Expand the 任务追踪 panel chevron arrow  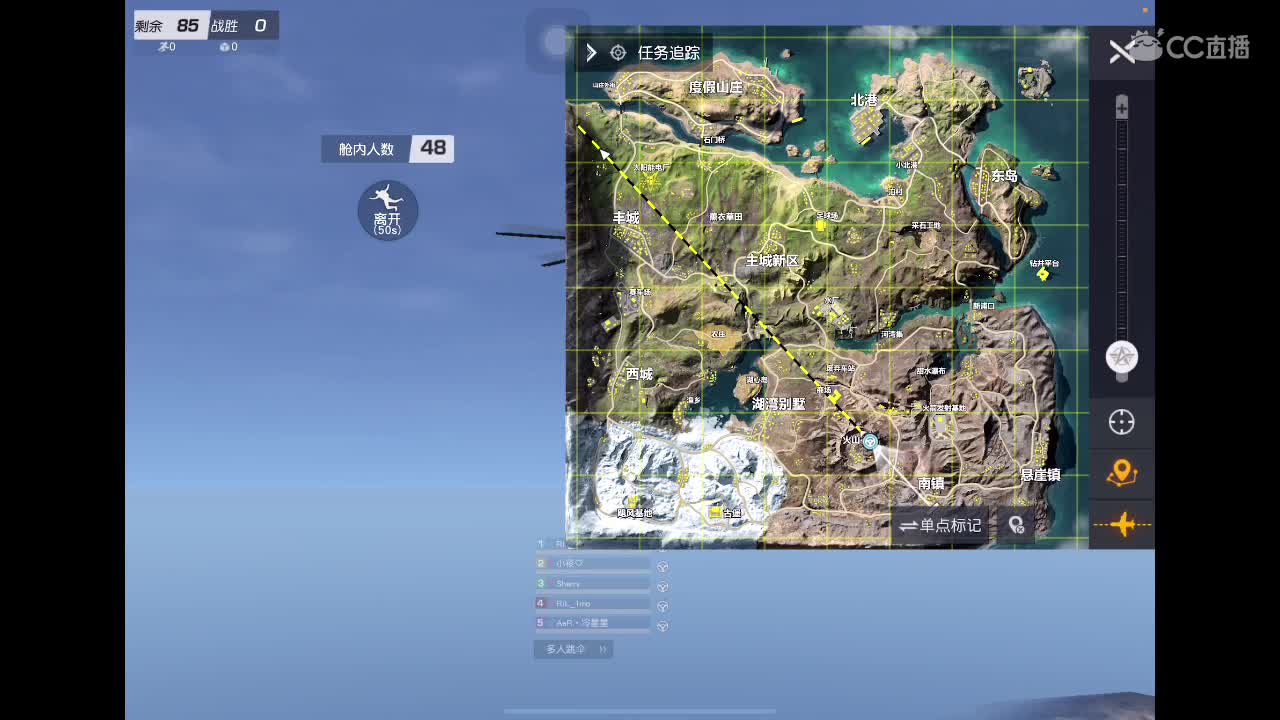(590, 53)
